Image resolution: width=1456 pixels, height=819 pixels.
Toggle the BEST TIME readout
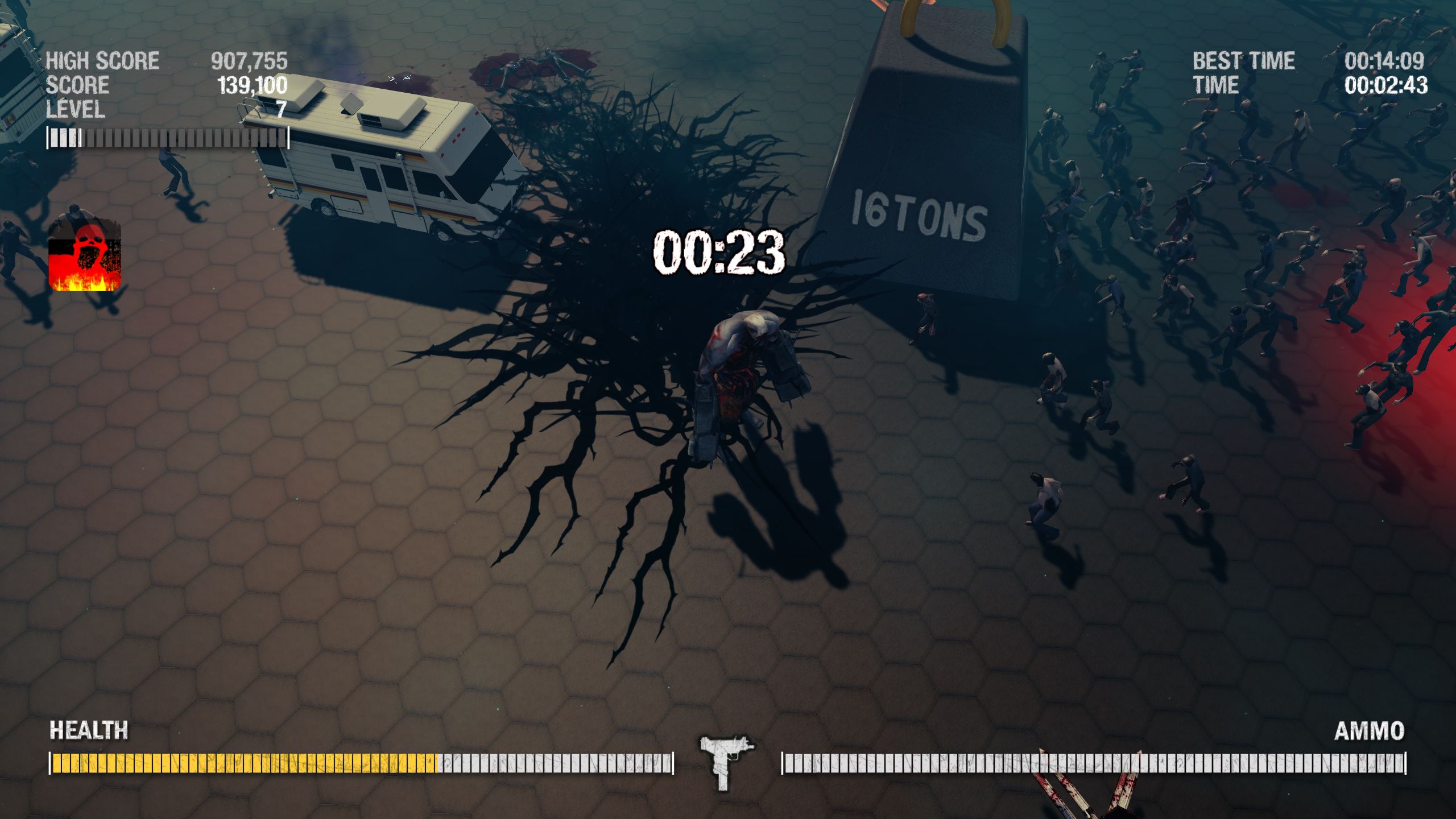pyautogui.click(x=1244, y=60)
